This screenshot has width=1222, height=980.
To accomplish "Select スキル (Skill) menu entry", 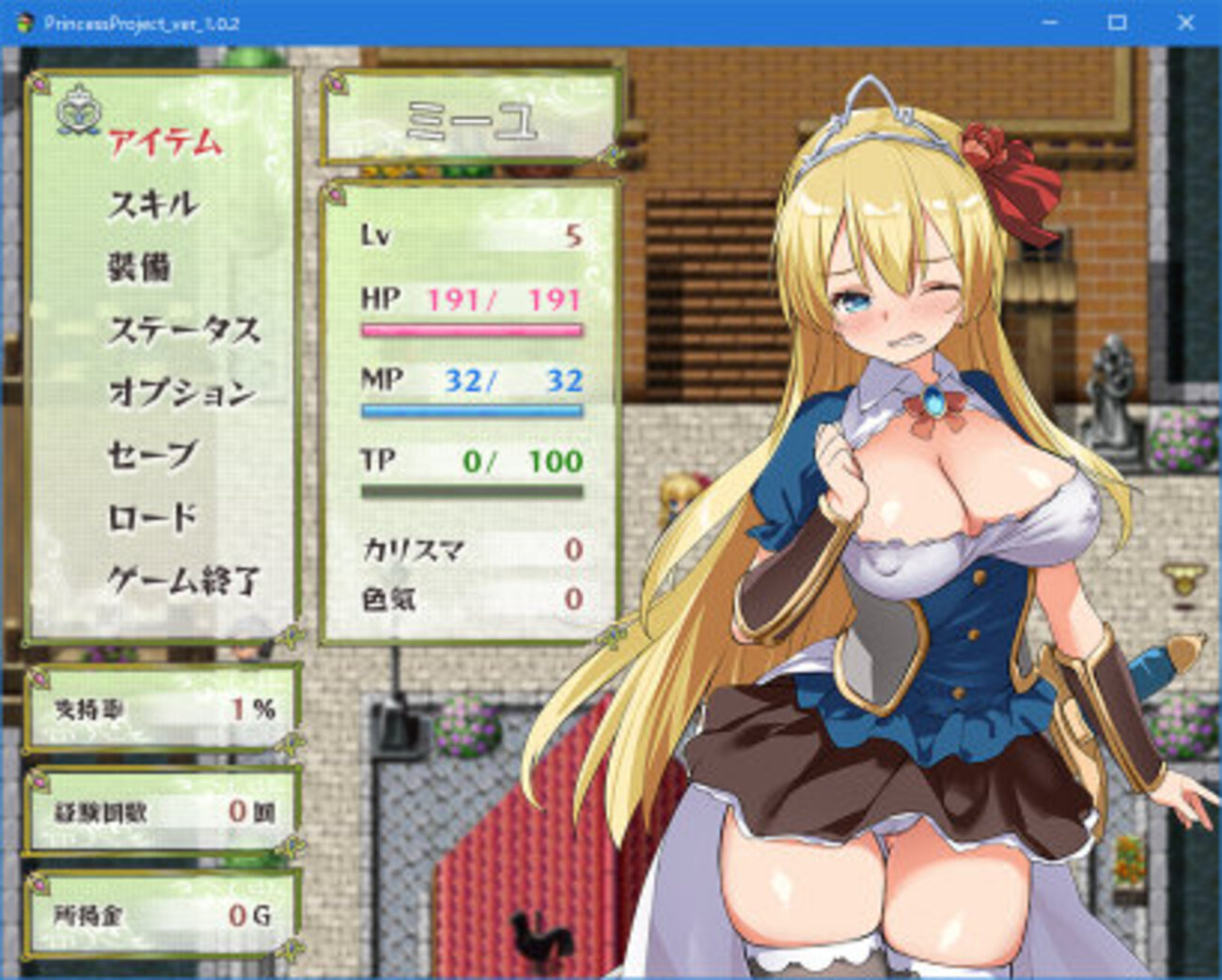I will point(153,204).
